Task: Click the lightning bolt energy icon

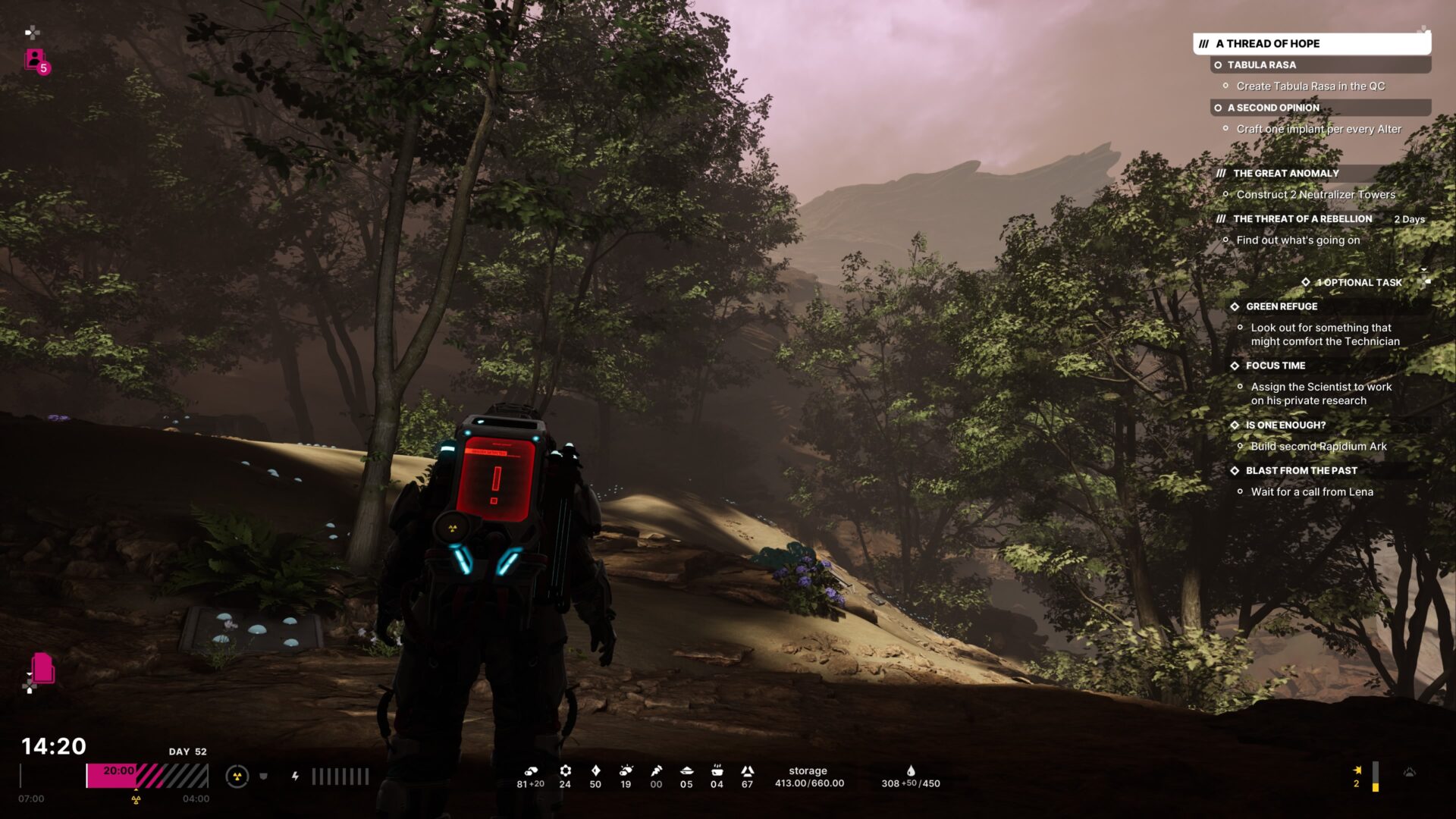Action: click(x=295, y=777)
